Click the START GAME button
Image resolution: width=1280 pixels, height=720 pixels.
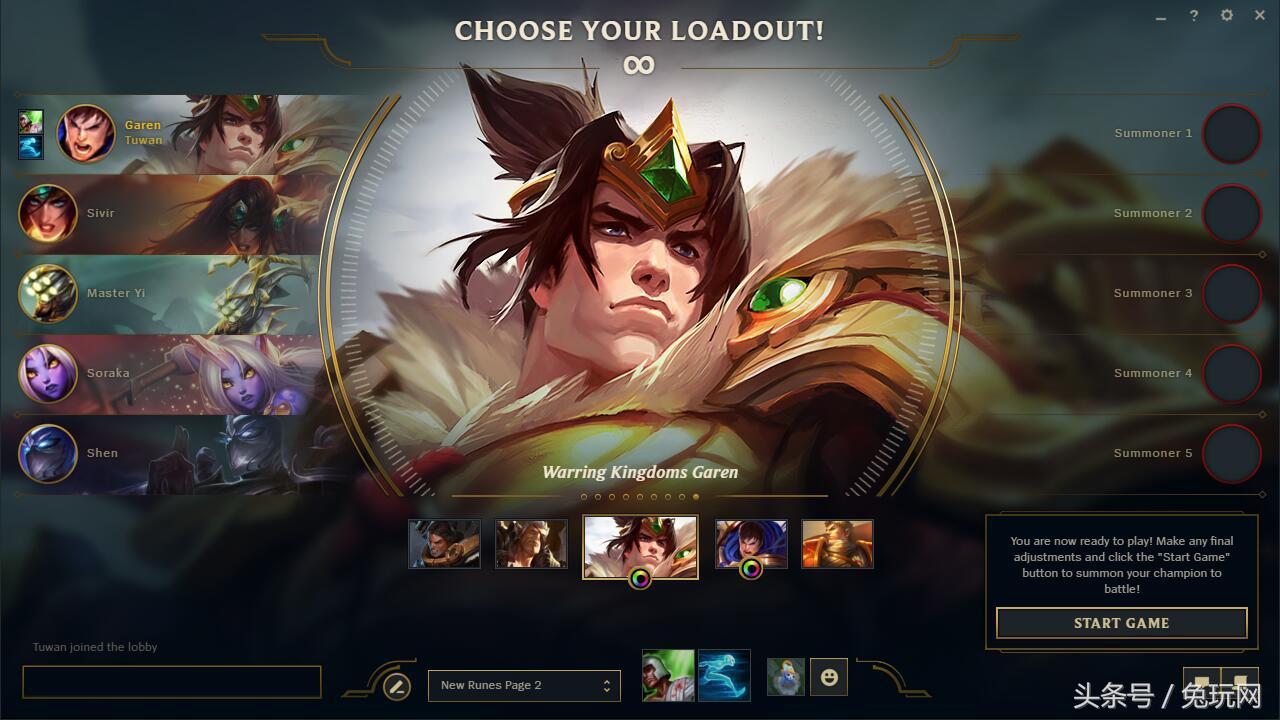(x=1121, y=623)
